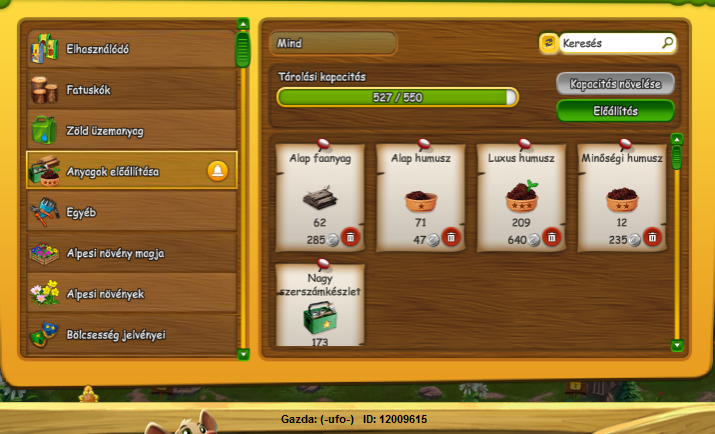715x434 pixels.
Task: Show the Alpesi növények category
Action: [x=131, y=294]
